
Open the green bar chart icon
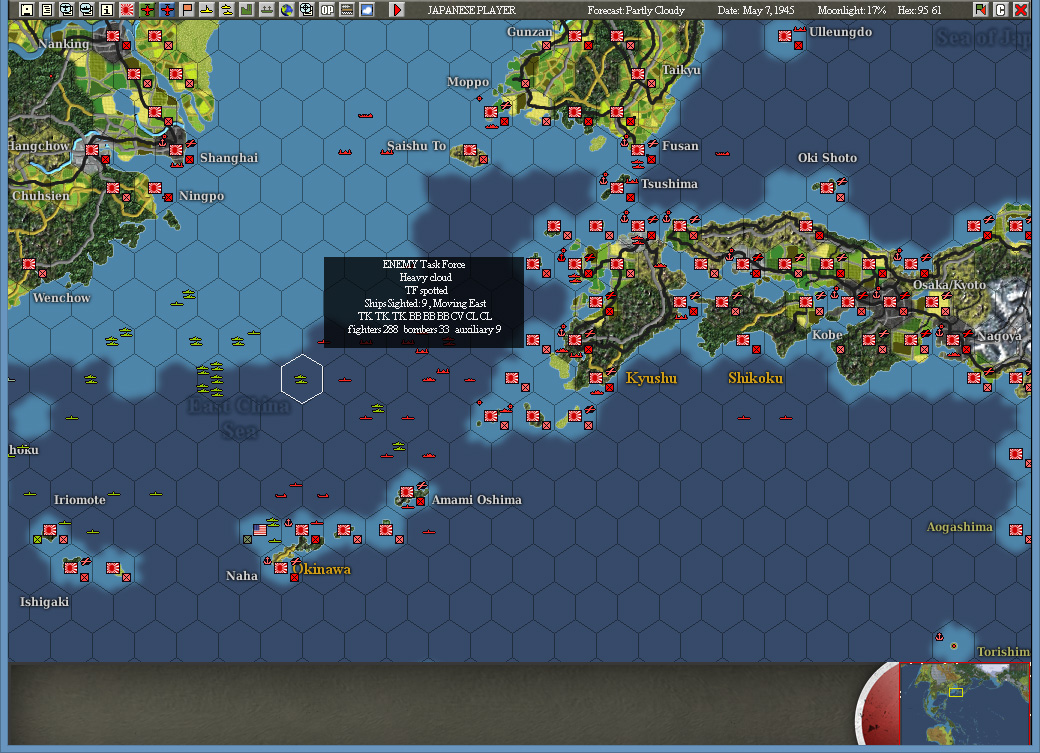pos(247,9)
